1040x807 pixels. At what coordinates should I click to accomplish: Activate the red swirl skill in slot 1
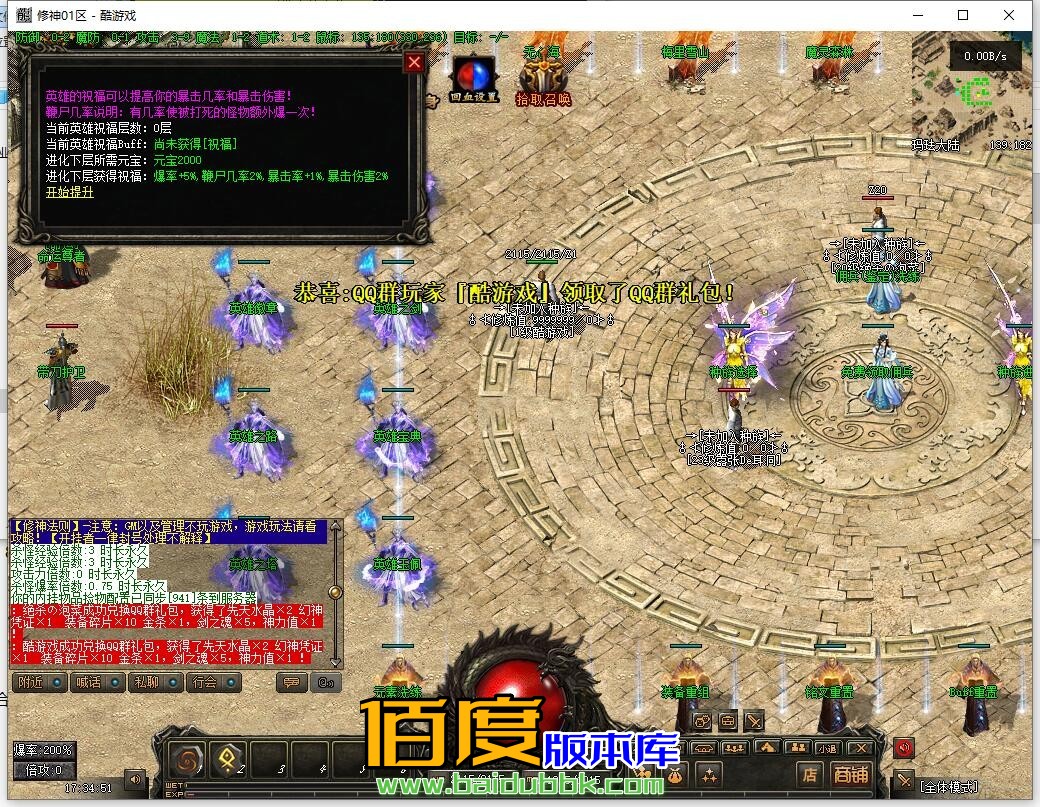pos(188,760)
